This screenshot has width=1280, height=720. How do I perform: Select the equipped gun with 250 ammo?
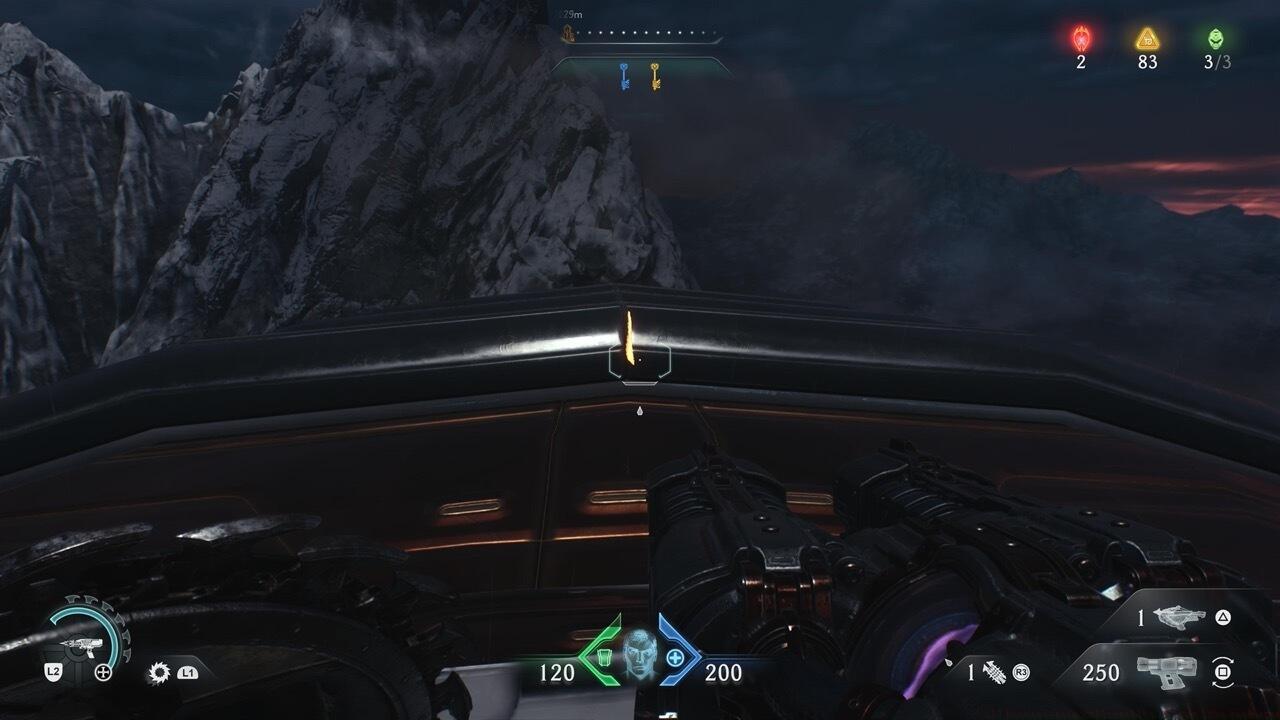1167,672
